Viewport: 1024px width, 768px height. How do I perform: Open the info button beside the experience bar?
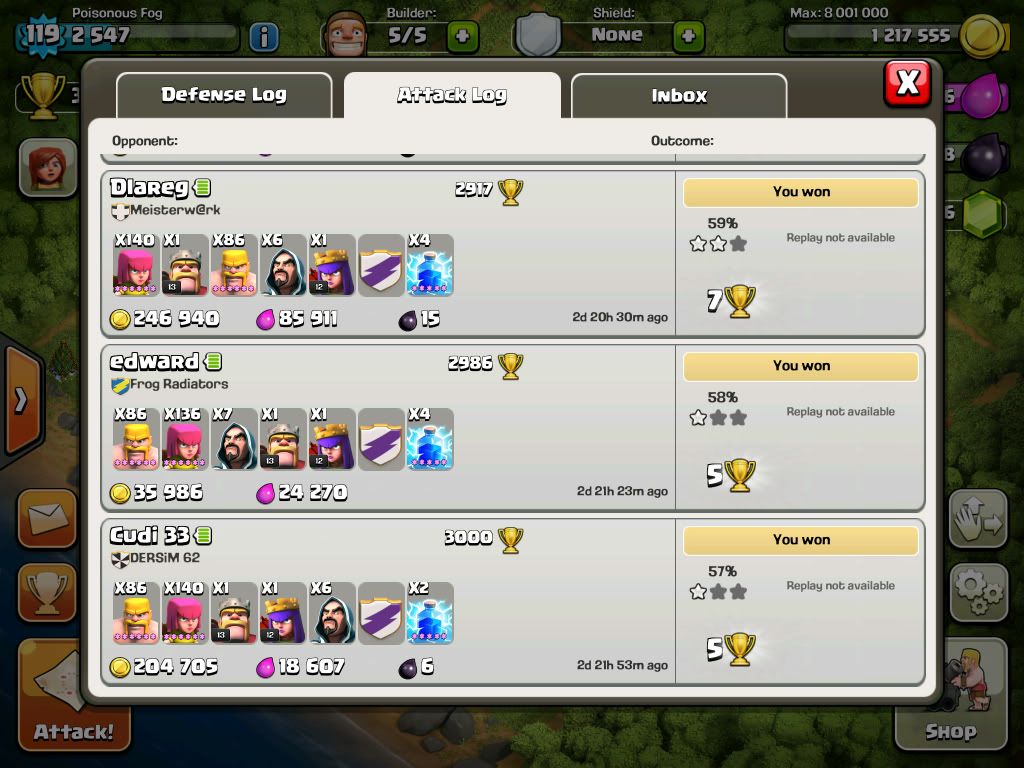click(x=263, y=38)
